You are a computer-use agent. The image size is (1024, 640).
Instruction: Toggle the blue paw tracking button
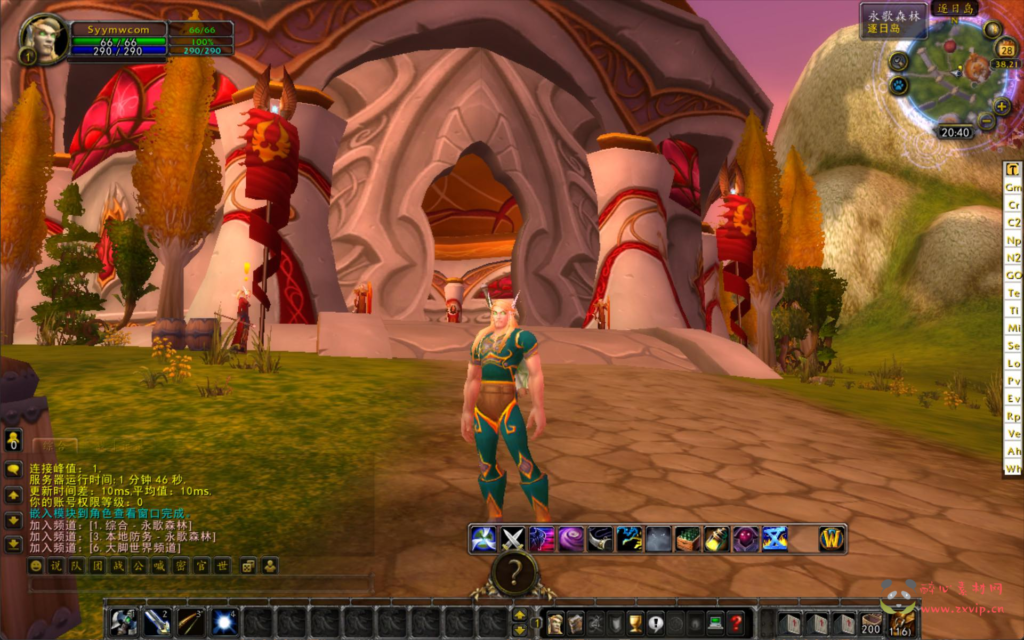point(899,86)
